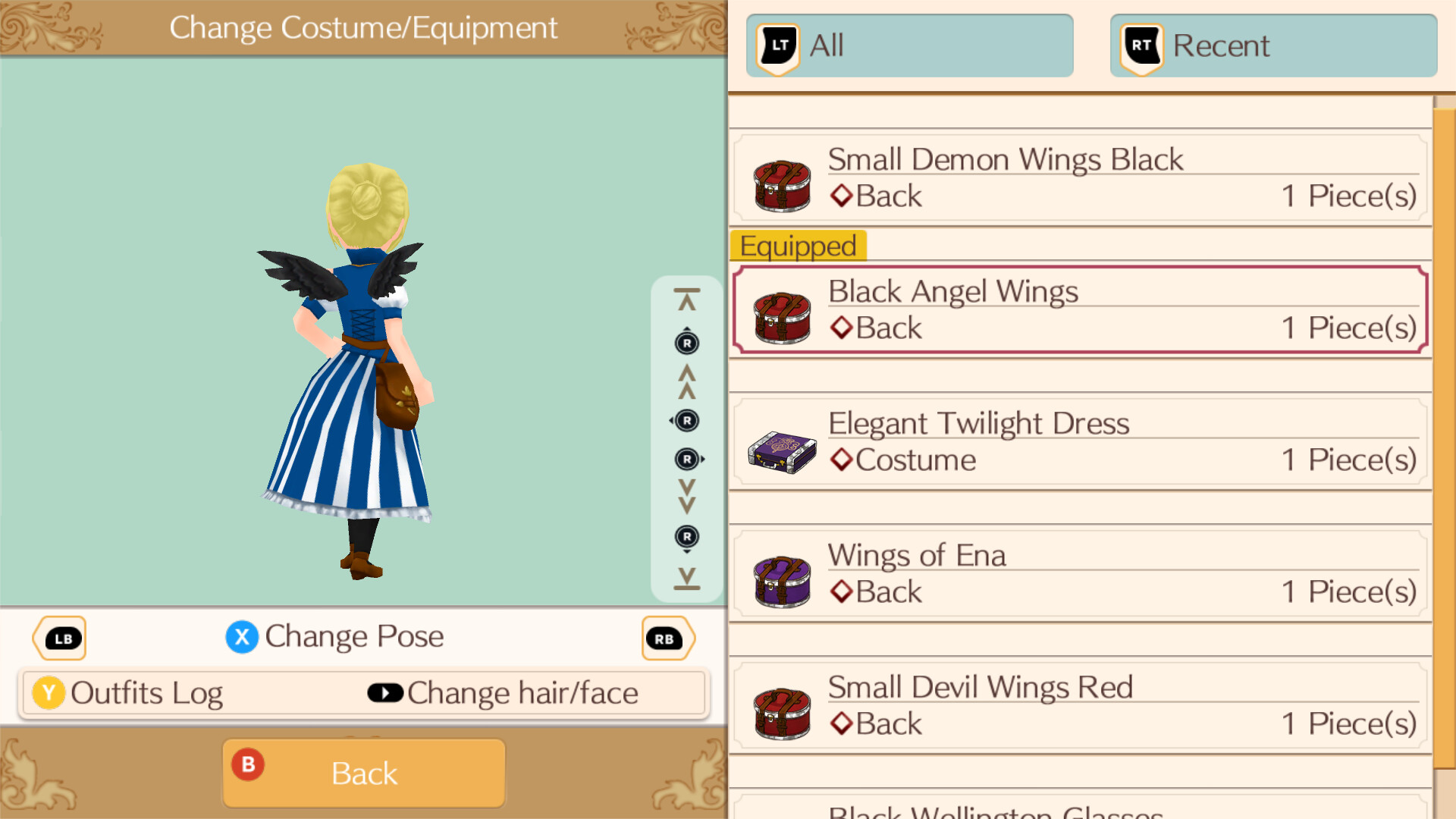Click the RB shoulder button icon
This screenshot has width=1456, height=819.
[667, 638]
